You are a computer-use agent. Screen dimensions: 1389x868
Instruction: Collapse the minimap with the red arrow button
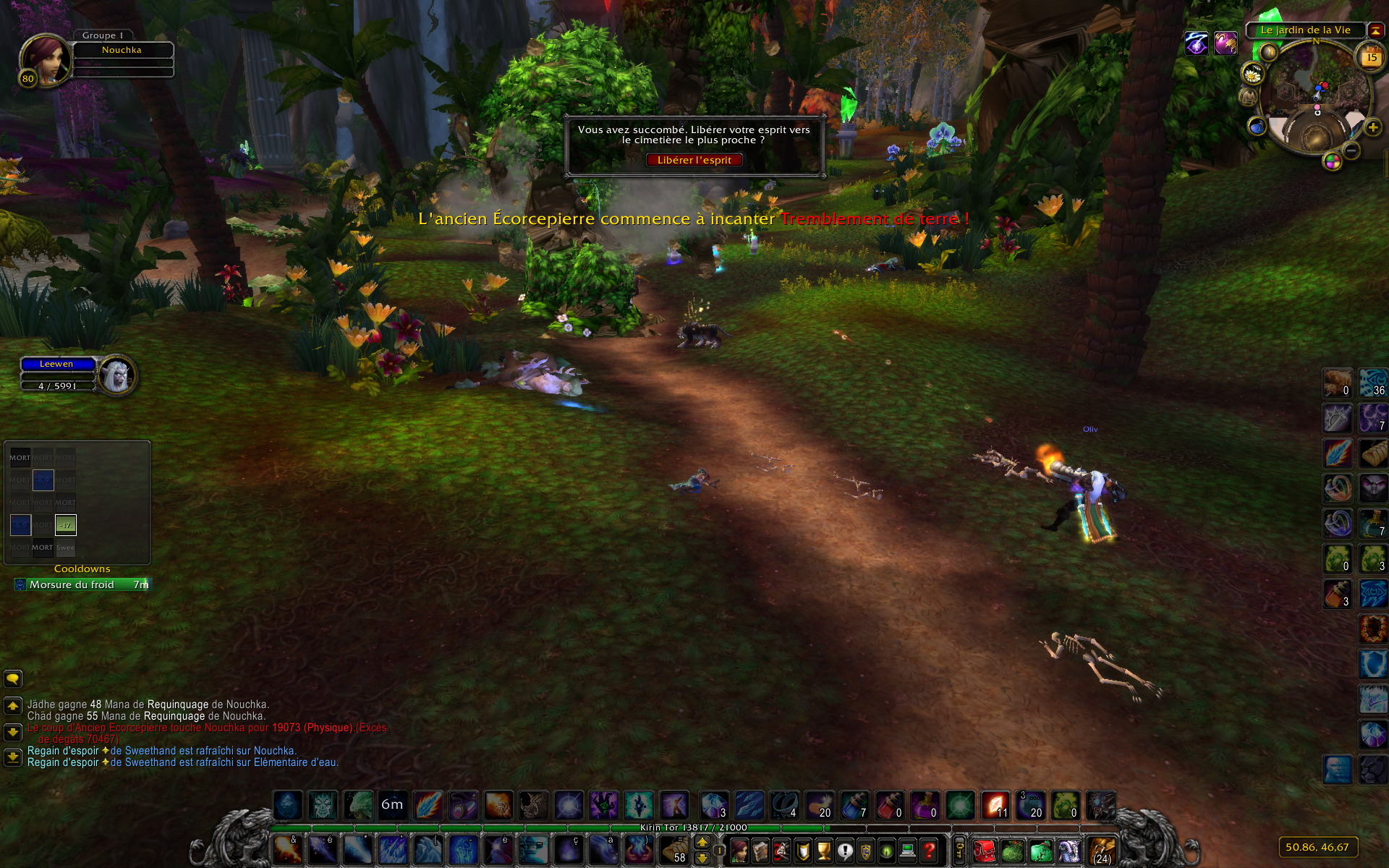(x=1375, y=30)
